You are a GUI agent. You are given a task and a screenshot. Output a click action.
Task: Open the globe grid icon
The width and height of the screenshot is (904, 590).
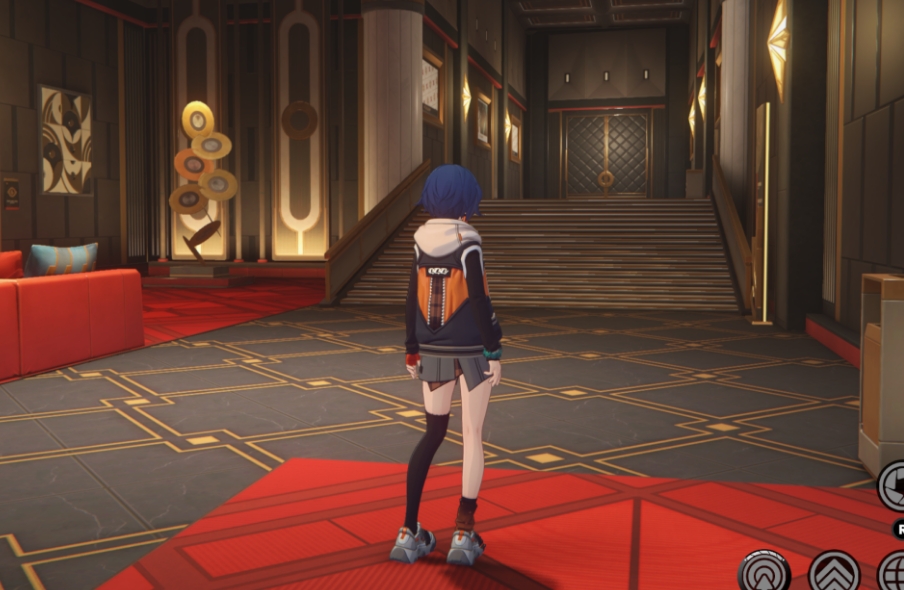(894, 573)
